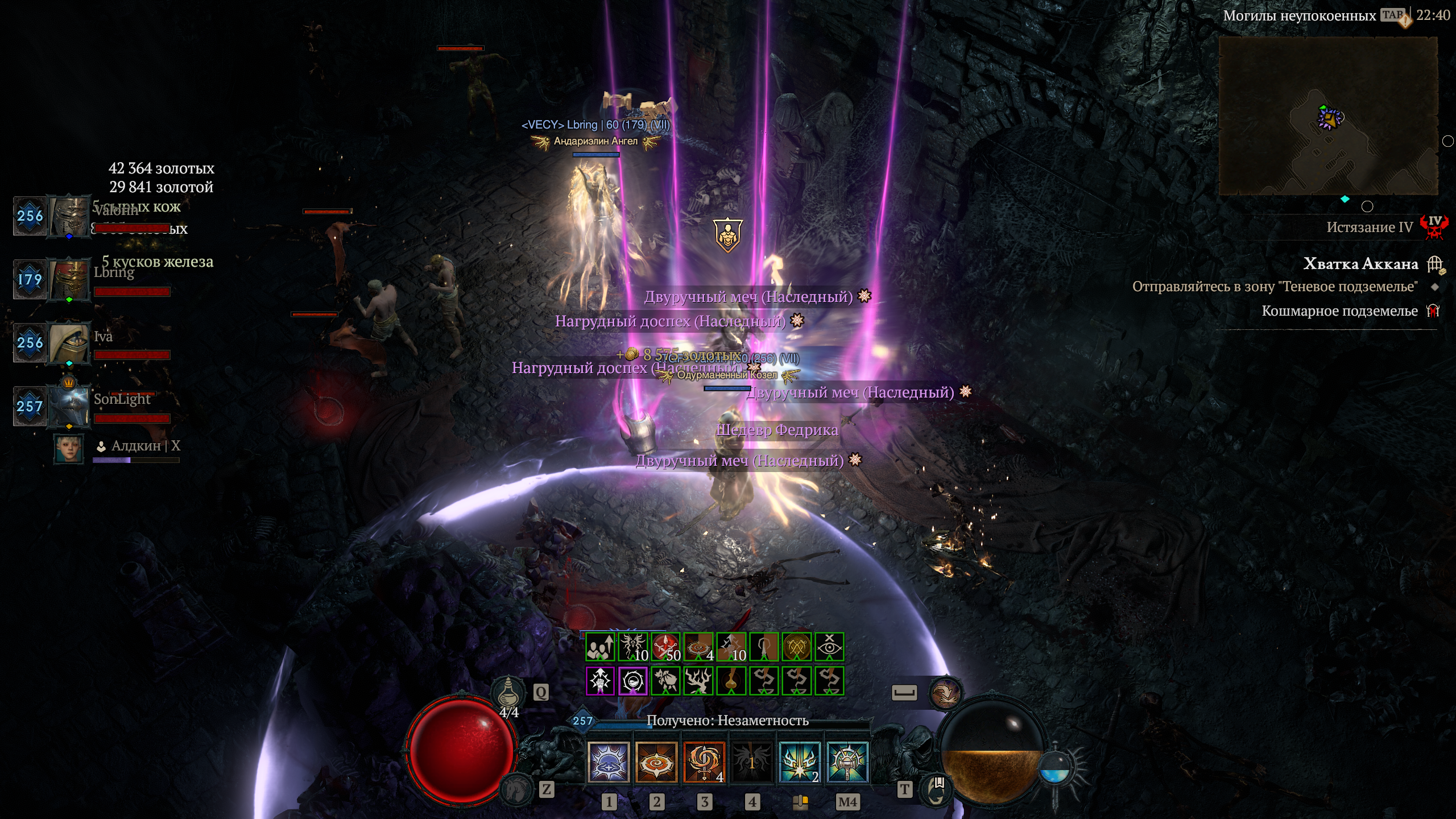Activate the blue winged starburst skill
This screenshot has height=819, width=1456.
coord(800,762)
